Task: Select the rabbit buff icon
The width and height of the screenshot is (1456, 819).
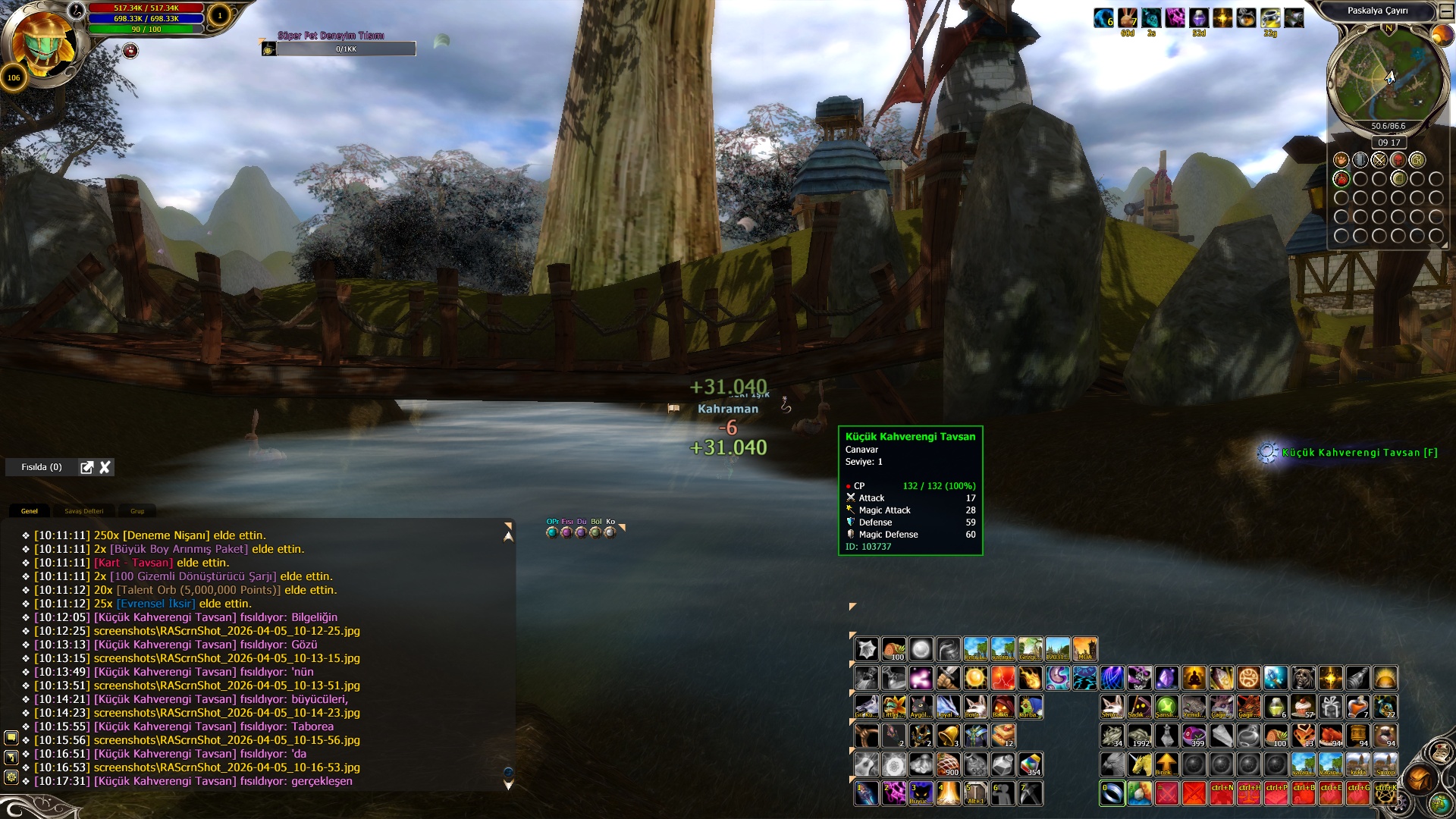Action: [x=1128, y=18]
